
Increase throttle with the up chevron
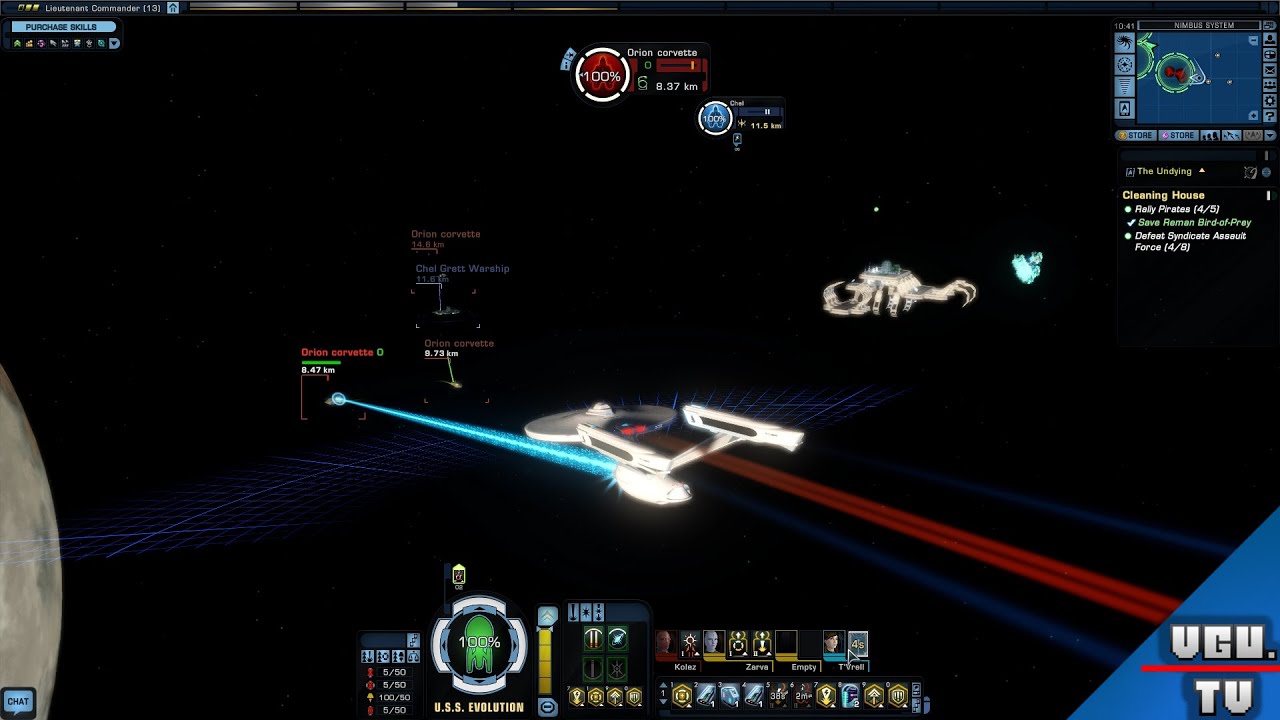tap(547, 616)
